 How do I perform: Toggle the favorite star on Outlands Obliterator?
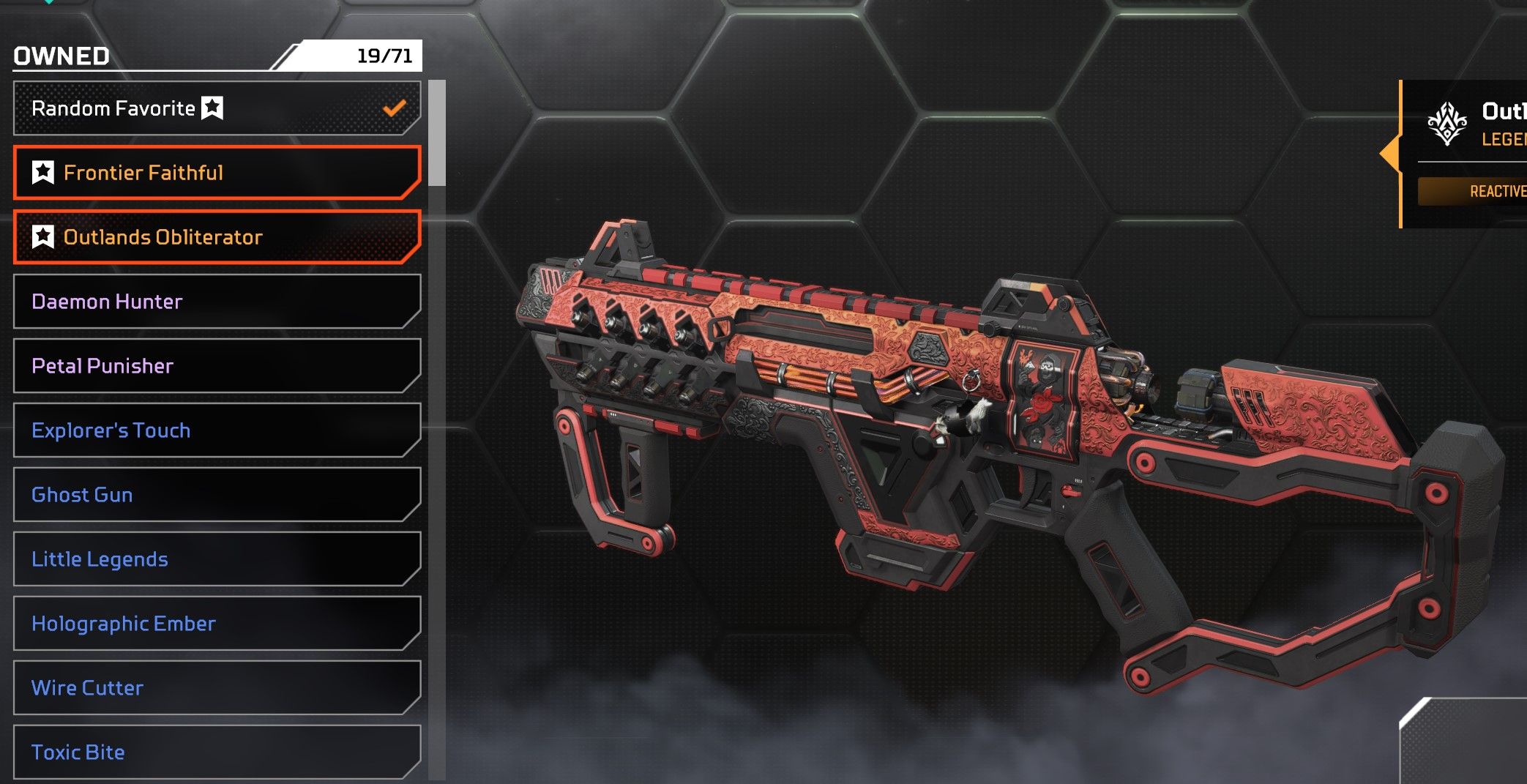click(43, 237)
